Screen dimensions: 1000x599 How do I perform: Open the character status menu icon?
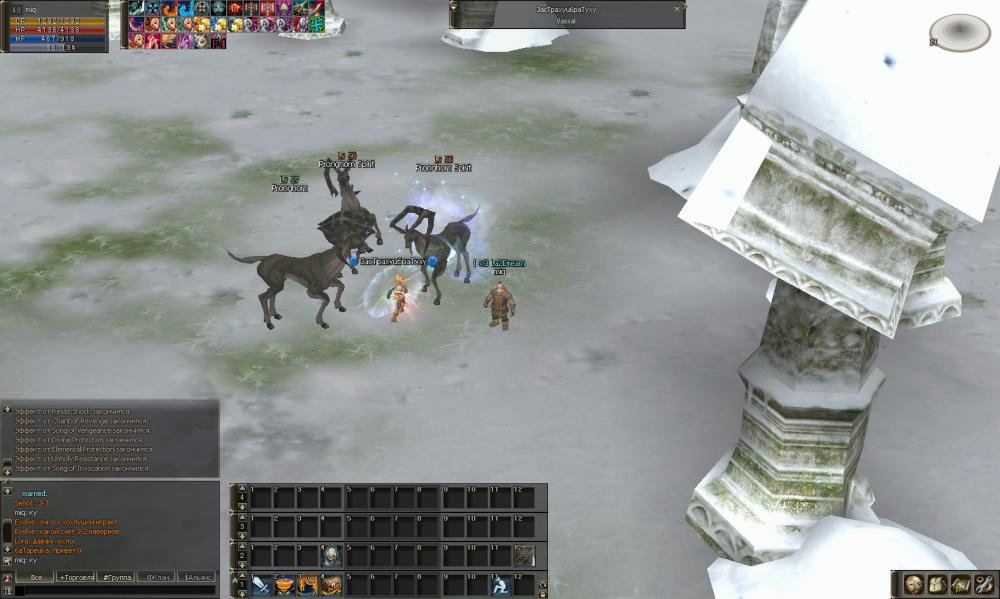[914, 584]
